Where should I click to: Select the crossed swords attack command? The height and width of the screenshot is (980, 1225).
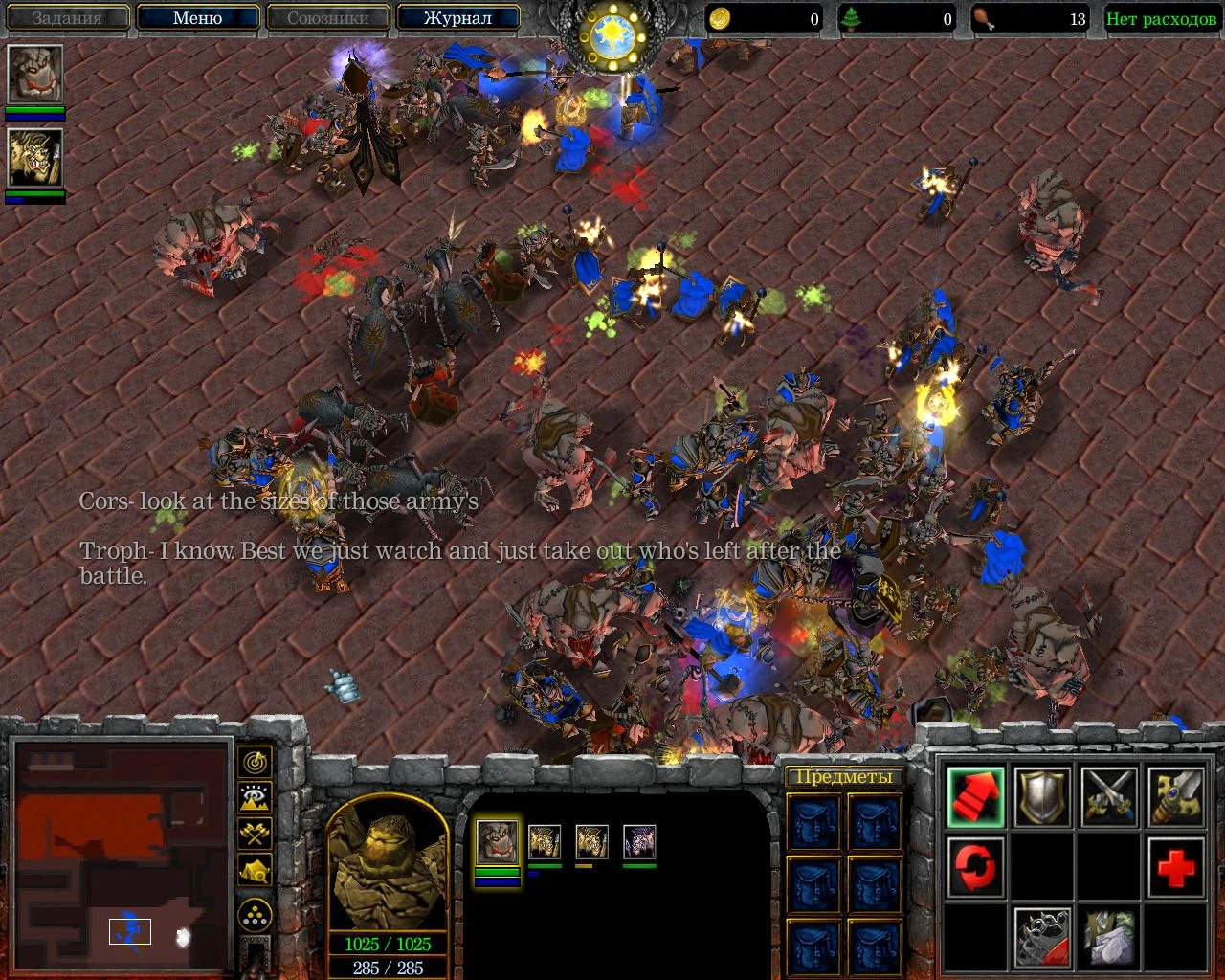point(1108,797)
